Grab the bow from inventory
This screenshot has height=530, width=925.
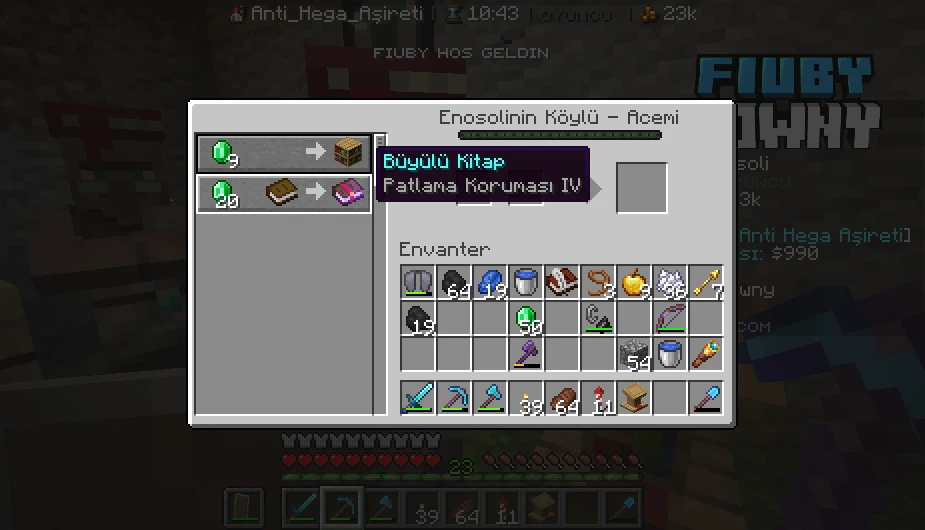coord(669,319)
